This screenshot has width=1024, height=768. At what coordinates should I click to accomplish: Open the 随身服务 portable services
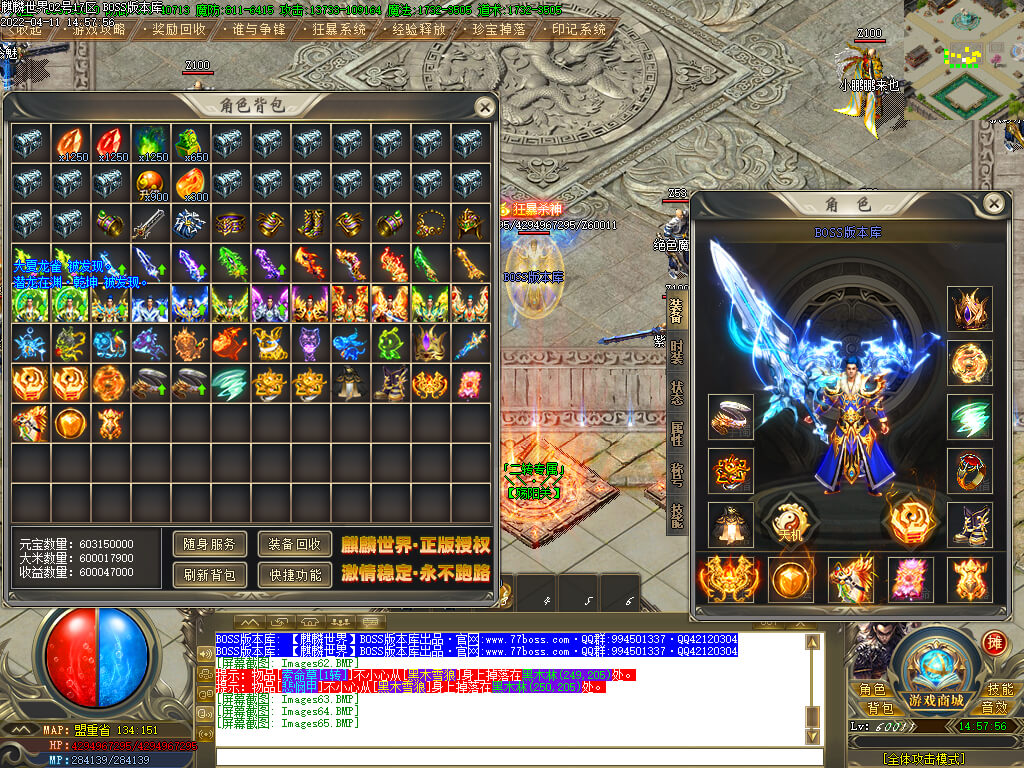point(210,544)
